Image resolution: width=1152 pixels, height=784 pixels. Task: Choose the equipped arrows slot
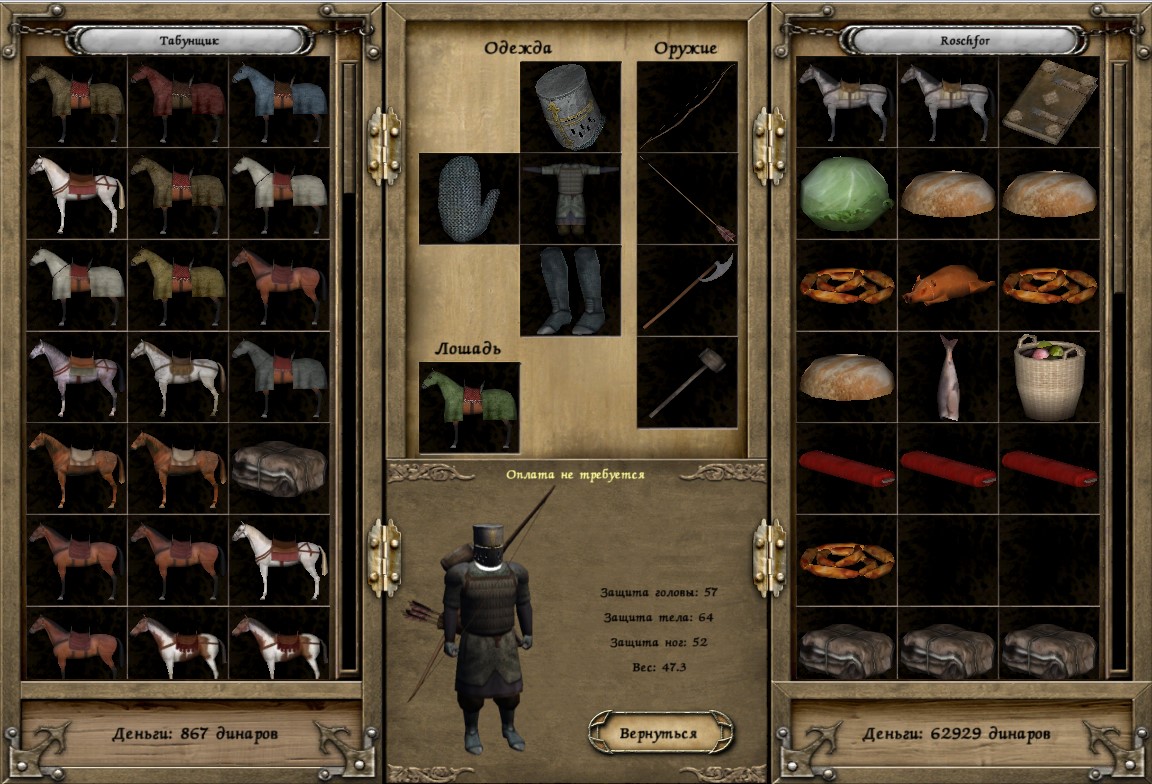(687, 198)
